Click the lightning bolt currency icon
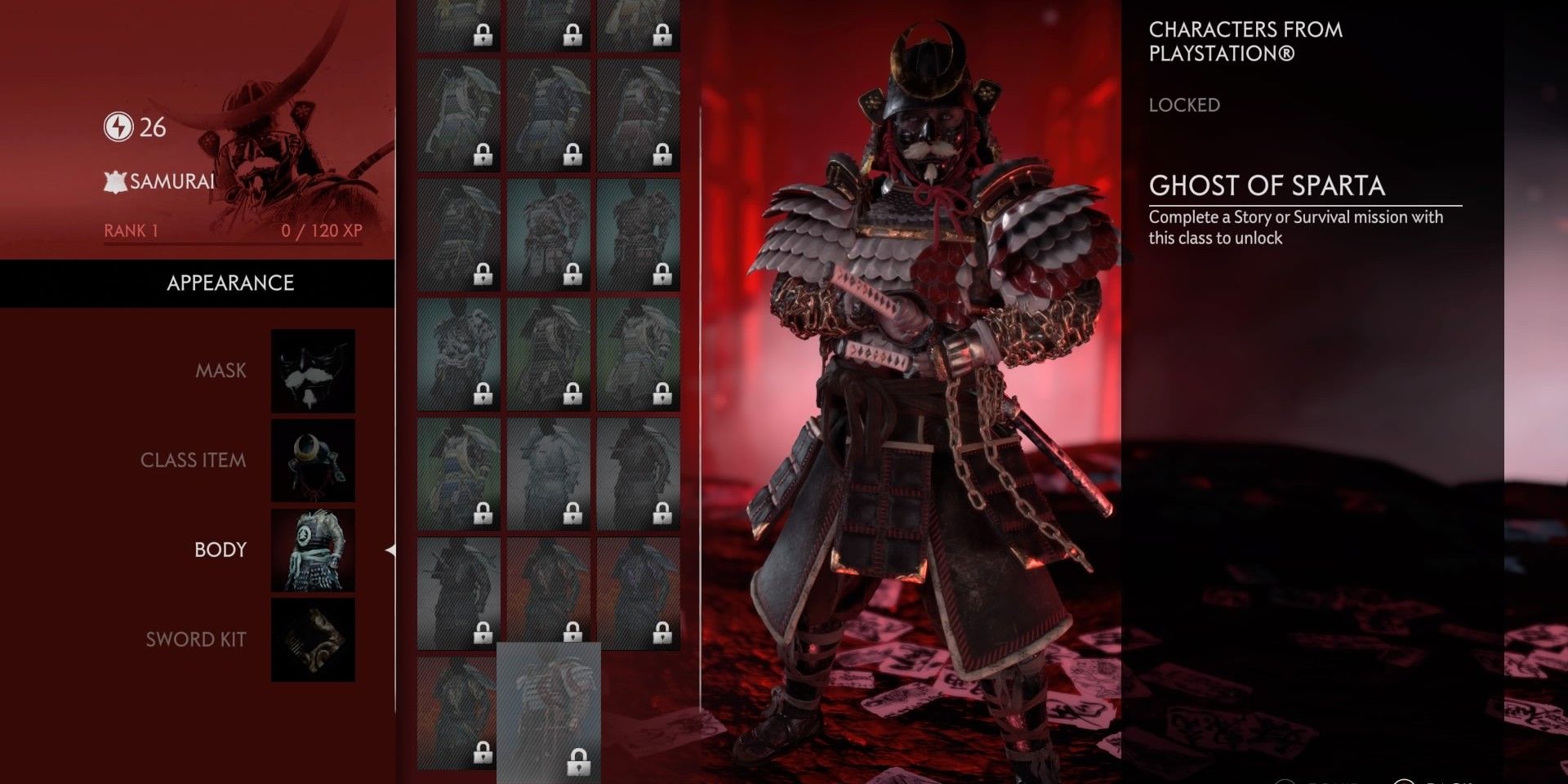This screenshot has width=1568, height=784. [118, 127]
